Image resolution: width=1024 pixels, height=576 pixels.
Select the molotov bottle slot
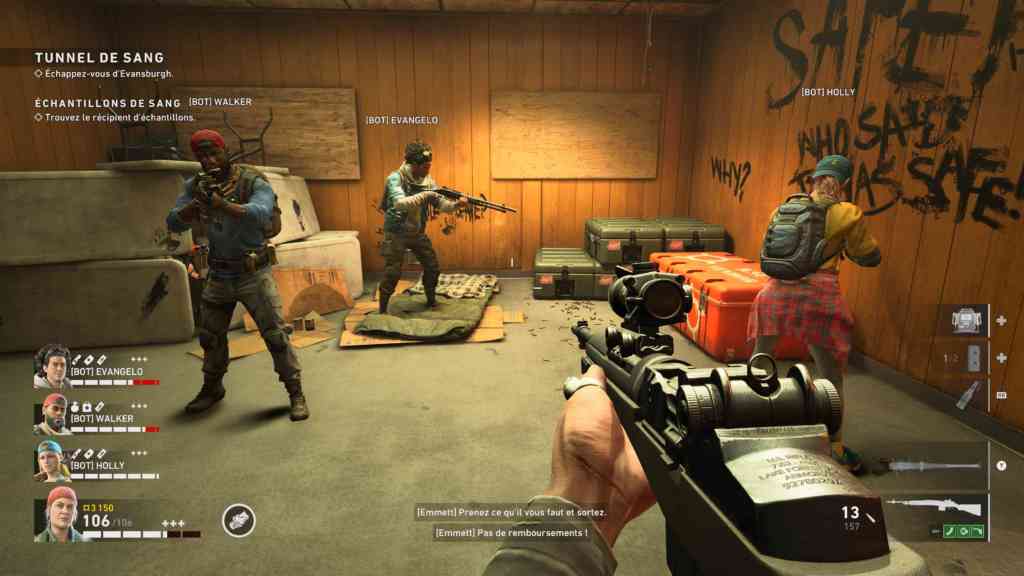(964, 395)
